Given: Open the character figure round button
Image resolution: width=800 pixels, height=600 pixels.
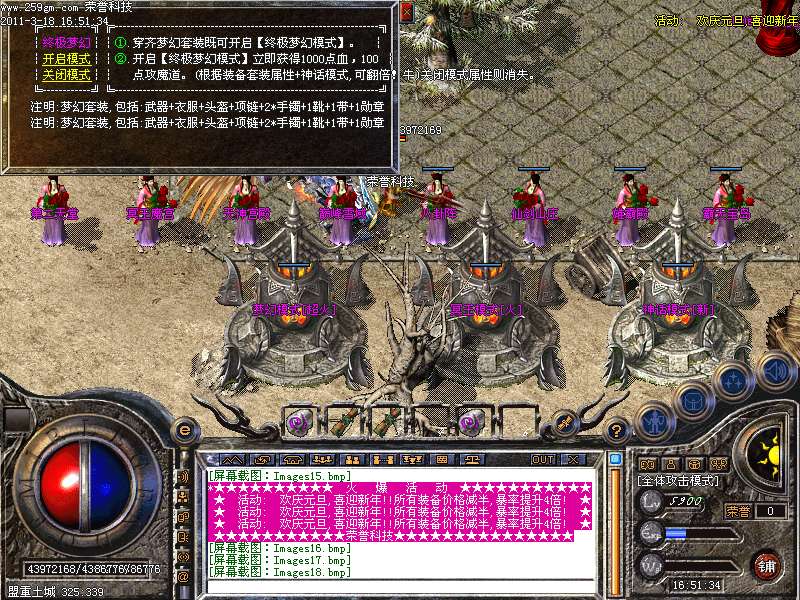Looking at the screenshot, I should [654, 421].
